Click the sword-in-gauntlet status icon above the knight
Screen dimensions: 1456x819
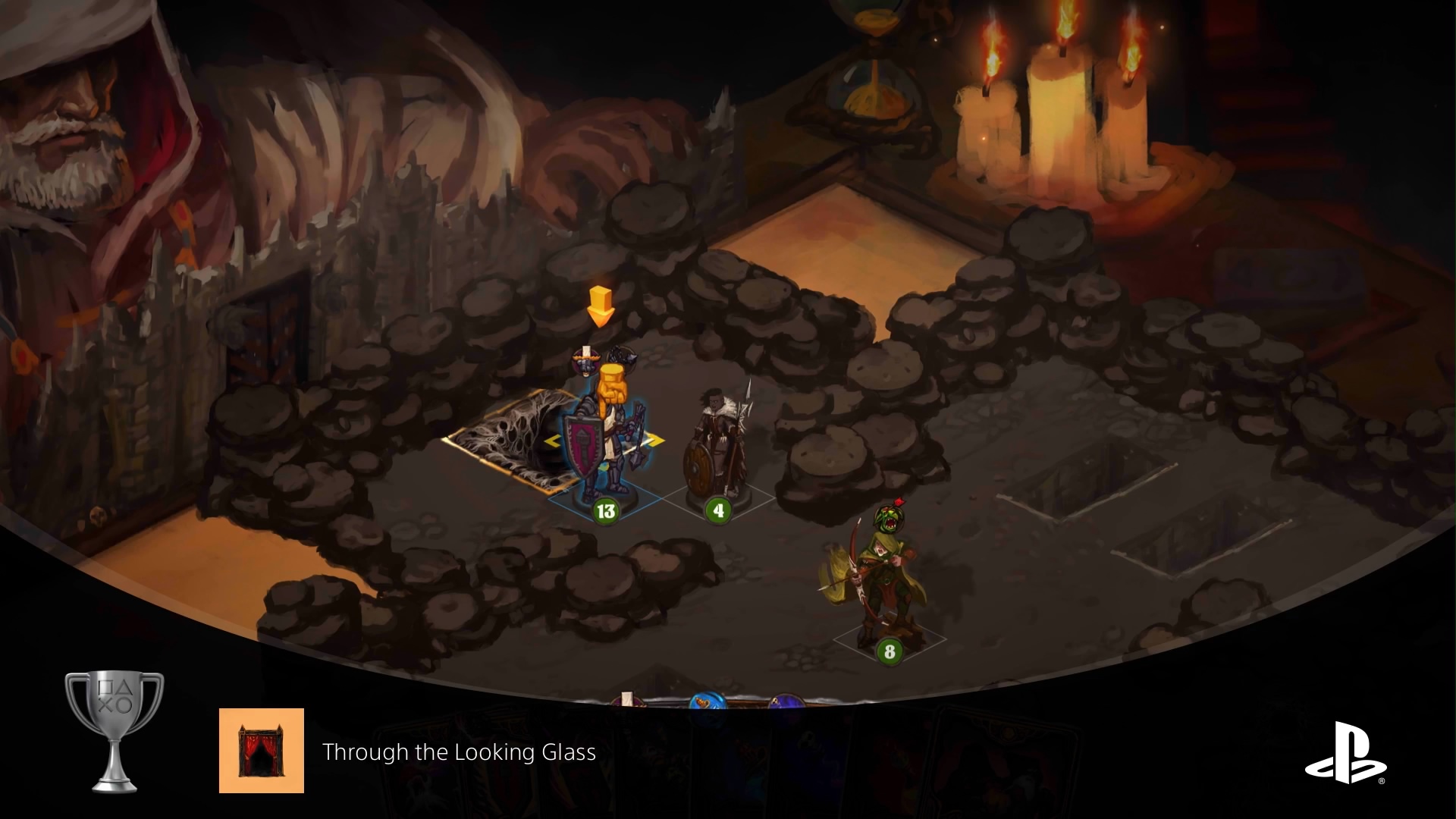585,361
